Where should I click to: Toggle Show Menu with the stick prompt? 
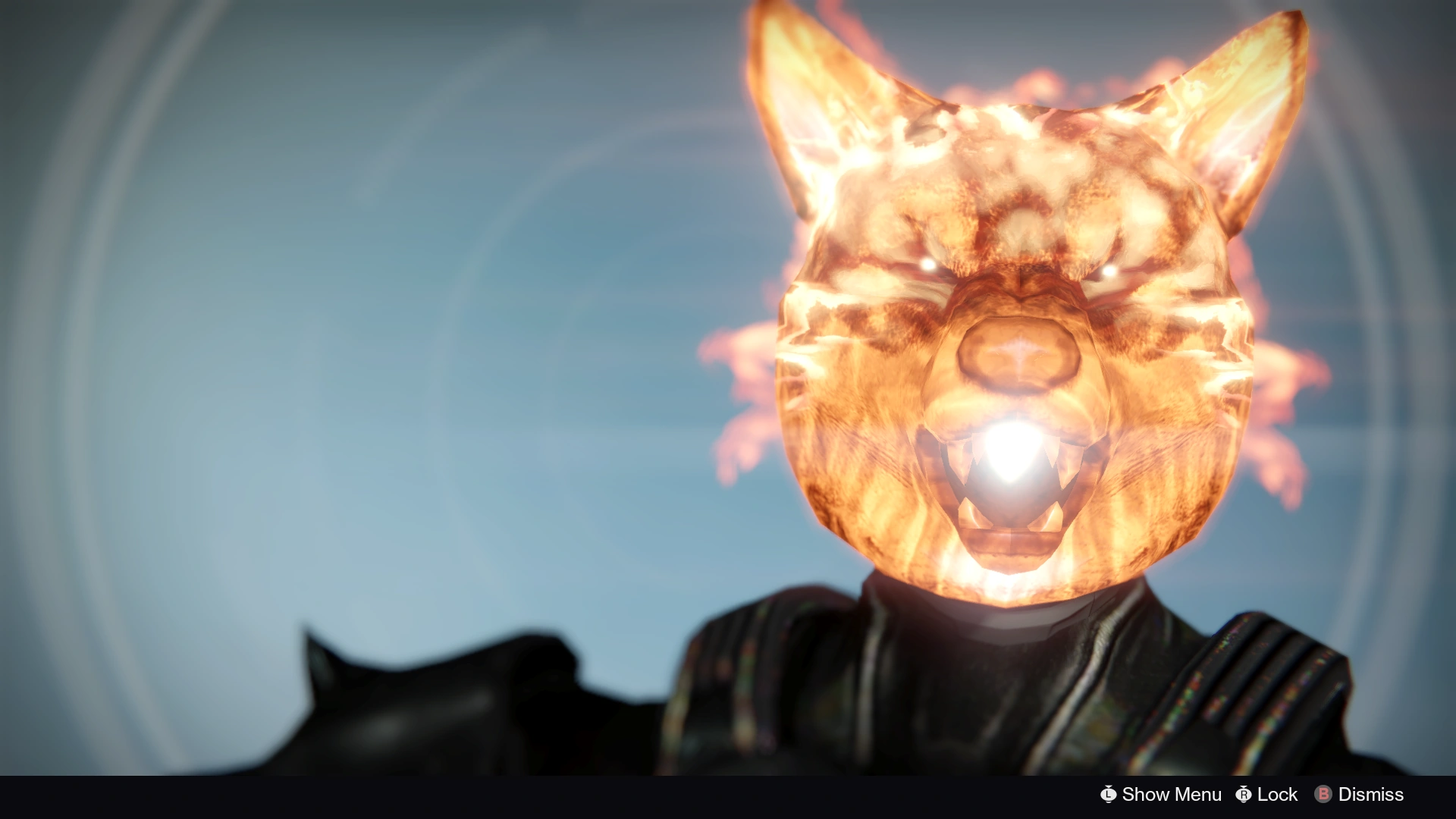tap(1109, 795)
